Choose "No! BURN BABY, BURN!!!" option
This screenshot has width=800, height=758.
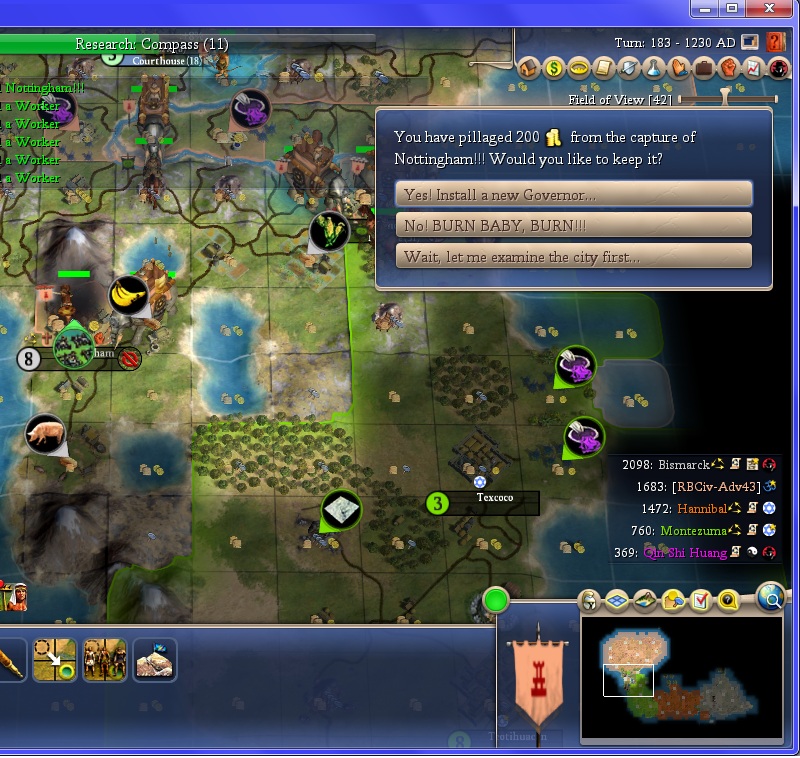573,225
